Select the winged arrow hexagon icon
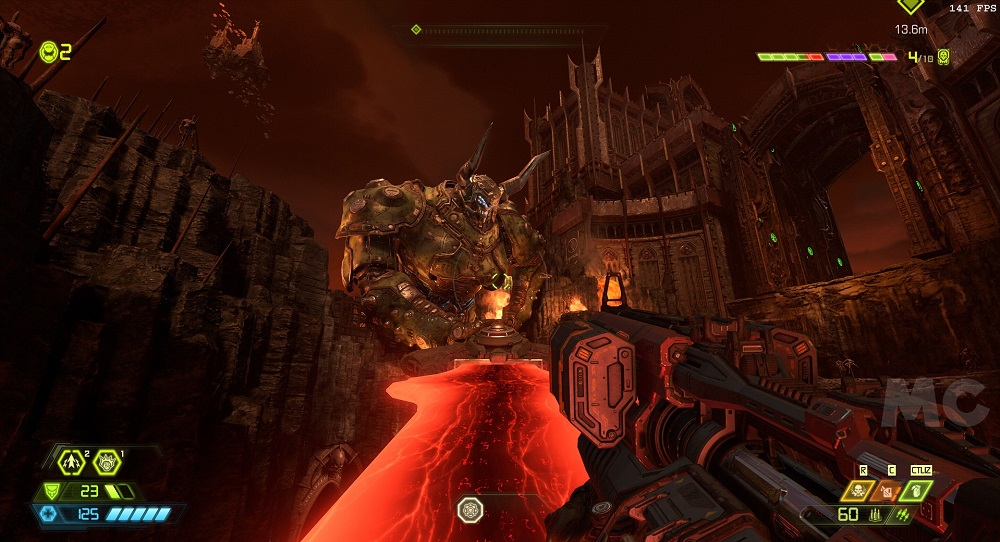The height and width of the screenshot is (542, 1000). 73,462
